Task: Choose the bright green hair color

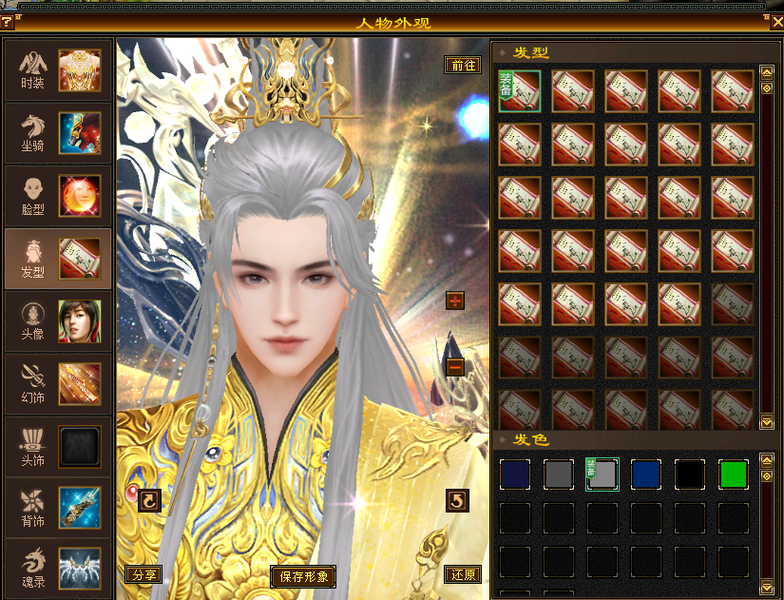Action: click(733, 474)
